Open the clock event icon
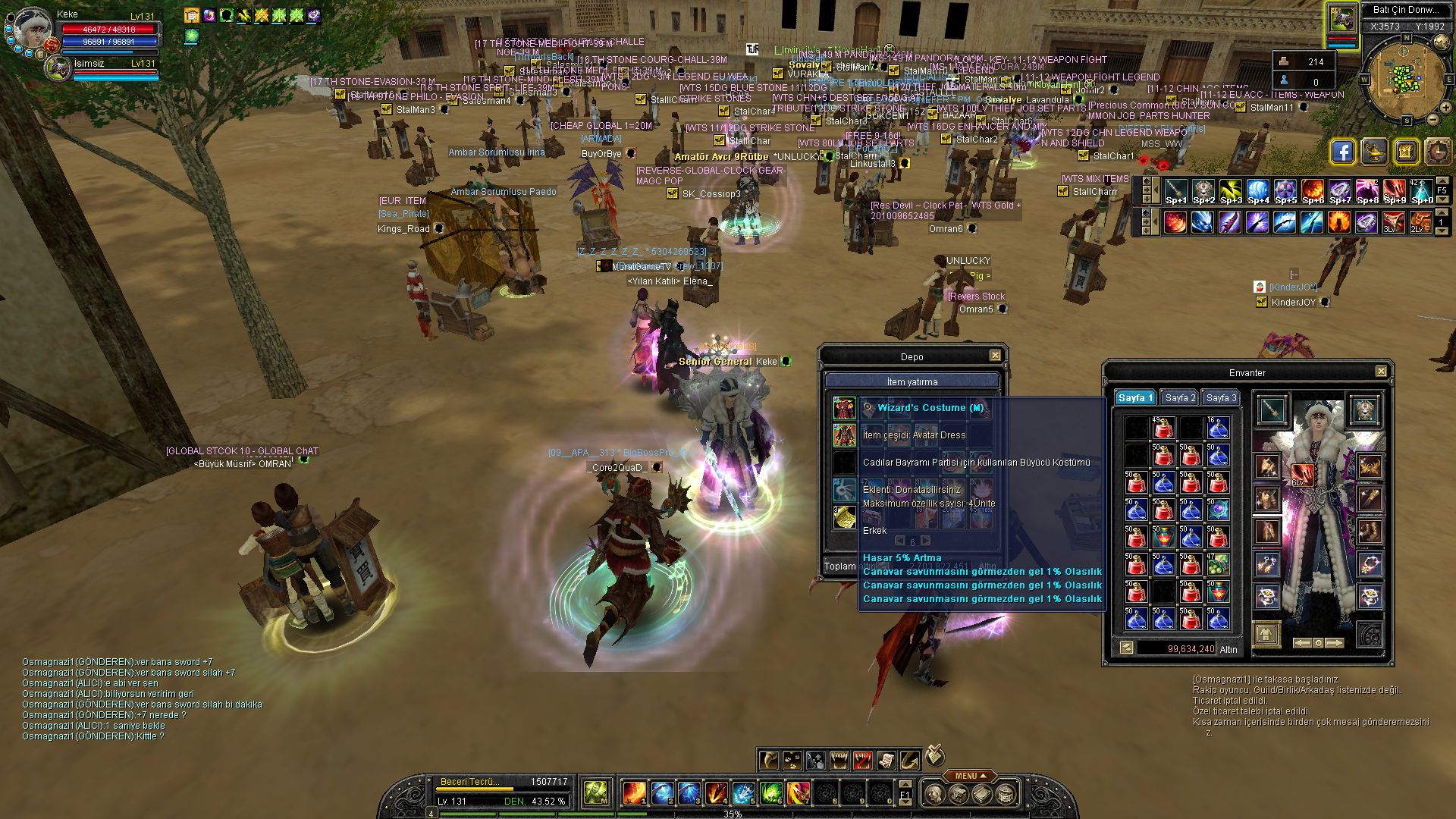The image size is (1456, 819). pos(1437,152)
